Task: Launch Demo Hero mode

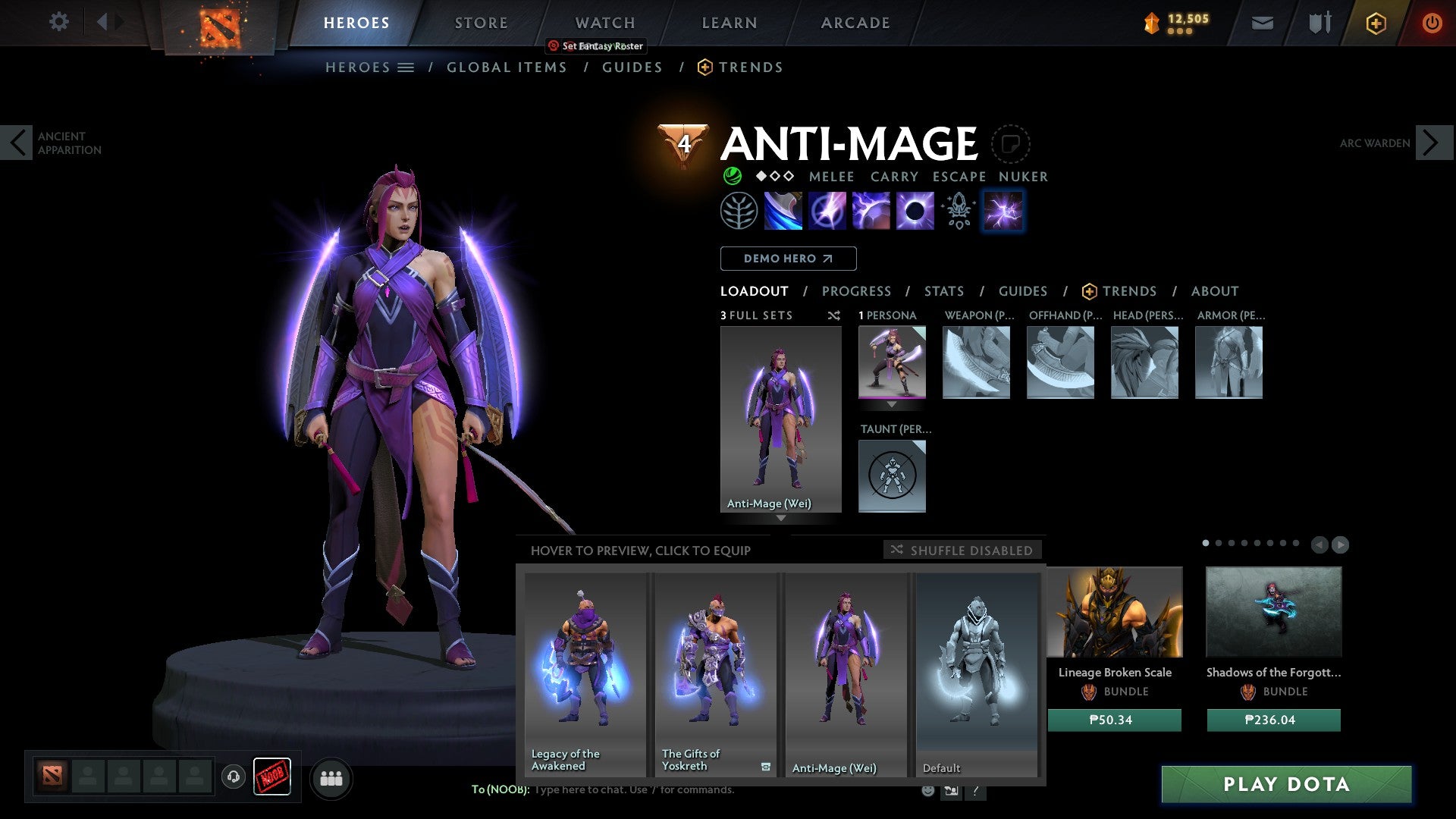Action: 788,259
